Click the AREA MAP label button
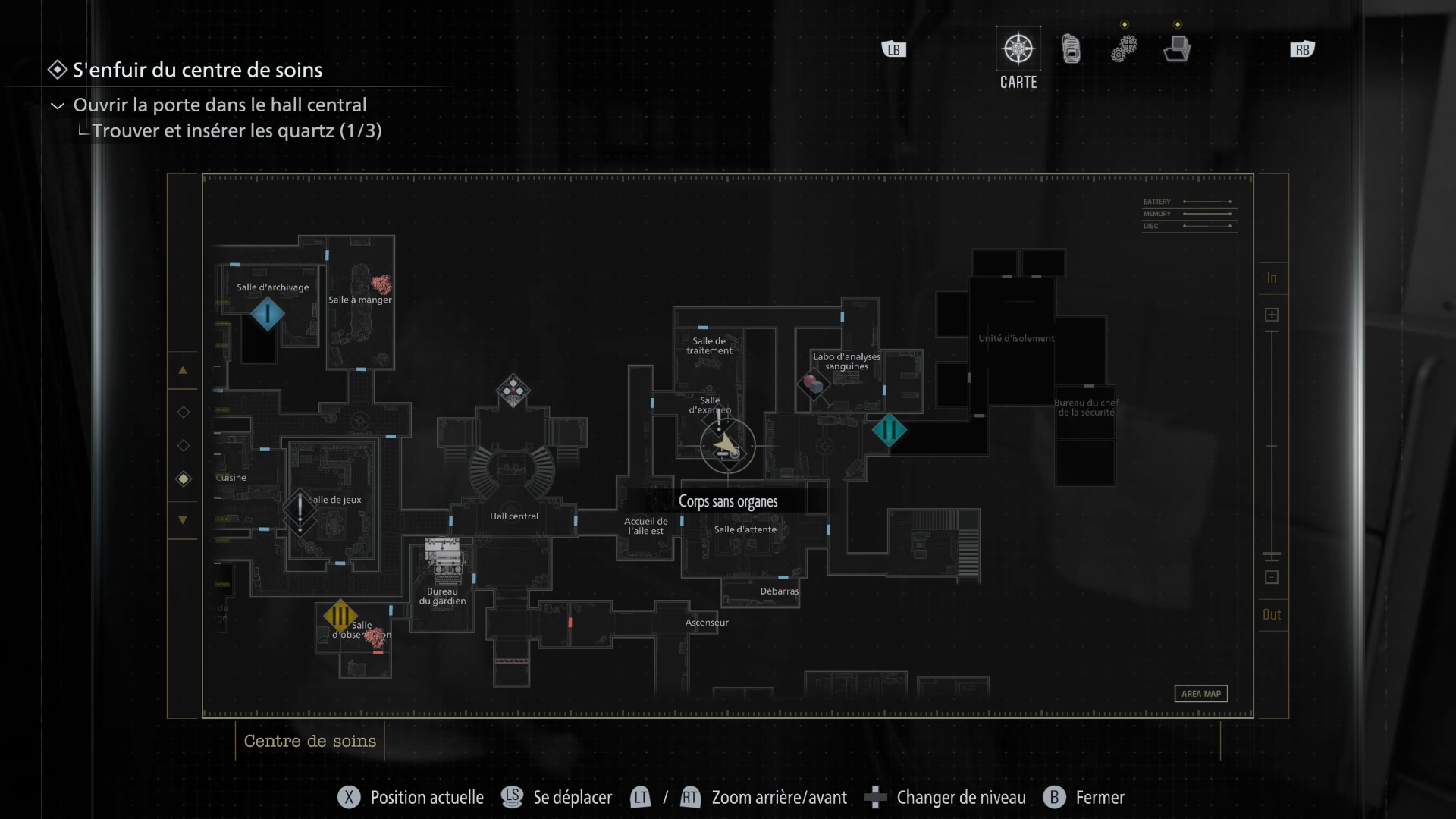Image resolution: width=1456 pixels, height=819 pixels. click(1201, 694)
